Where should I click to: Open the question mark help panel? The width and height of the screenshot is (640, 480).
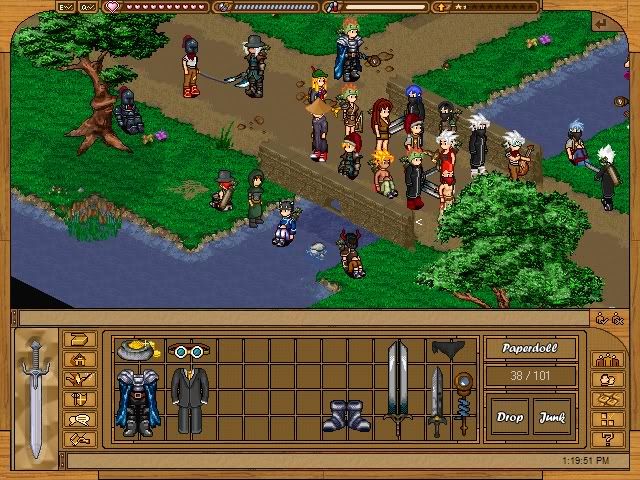[x=607, y=439]
